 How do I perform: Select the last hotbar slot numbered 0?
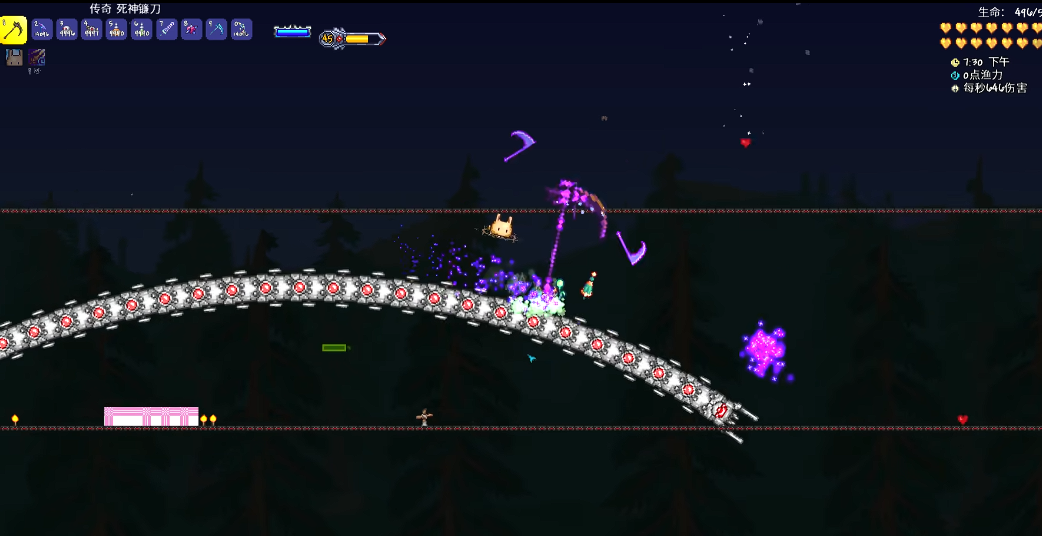(242, 30)
